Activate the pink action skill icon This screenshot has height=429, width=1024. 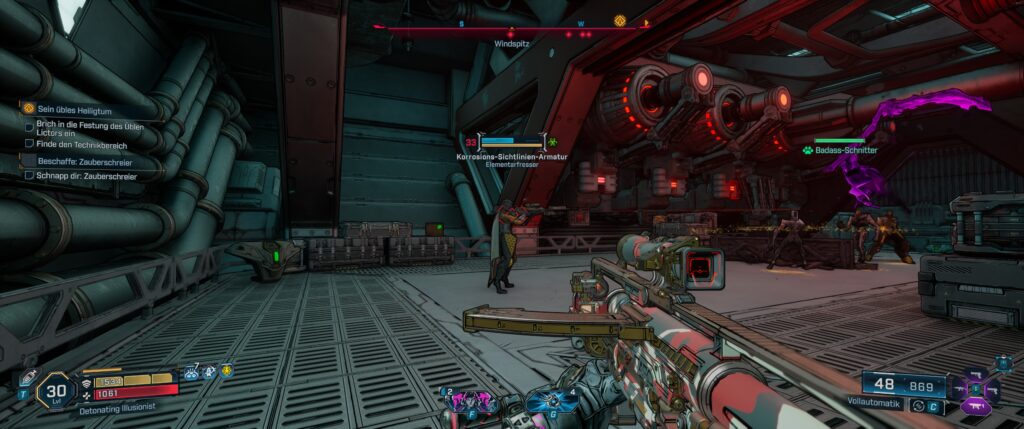(464, 402)
